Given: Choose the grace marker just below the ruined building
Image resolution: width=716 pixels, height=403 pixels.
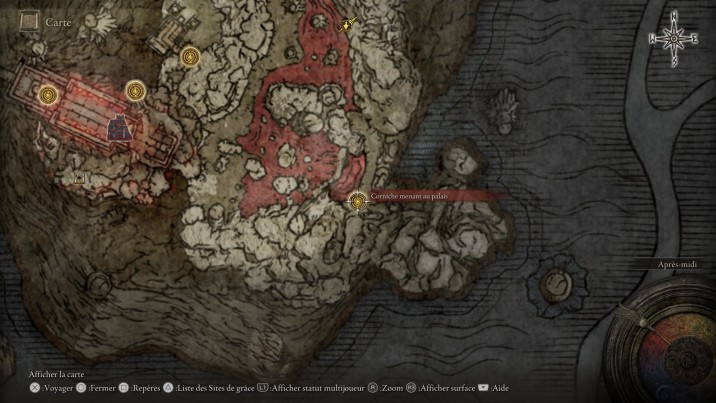Looking at the screenshot, I should (190, 58).
